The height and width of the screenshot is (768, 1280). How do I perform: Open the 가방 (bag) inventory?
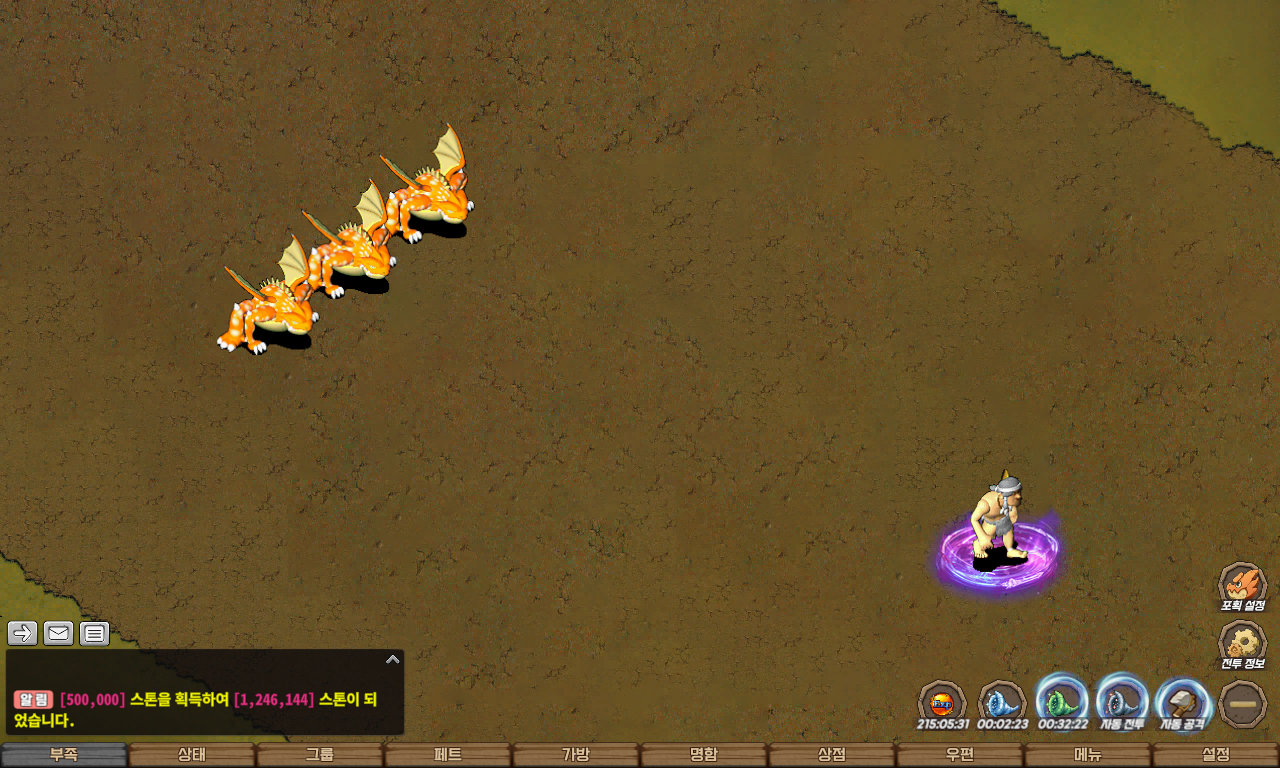click(x=576, y=755)
